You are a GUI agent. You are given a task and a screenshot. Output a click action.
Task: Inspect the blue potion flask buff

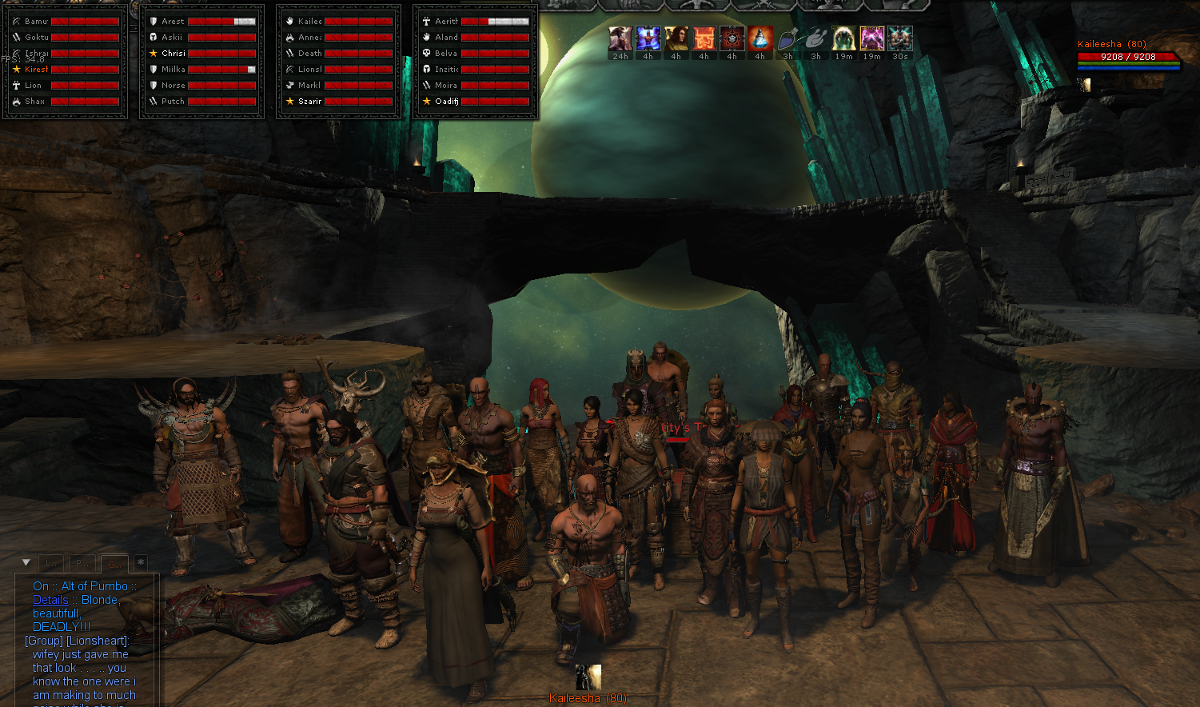pyautogui.click(x=760, y=39)
